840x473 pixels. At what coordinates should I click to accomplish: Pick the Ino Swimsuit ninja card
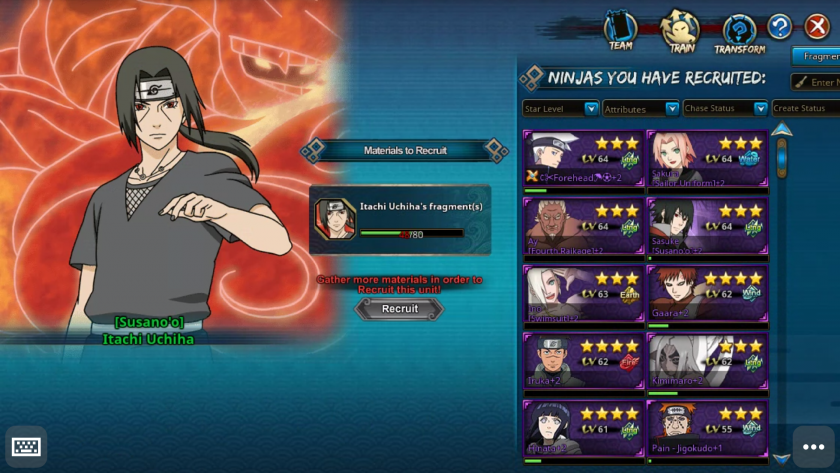[584, 294]
